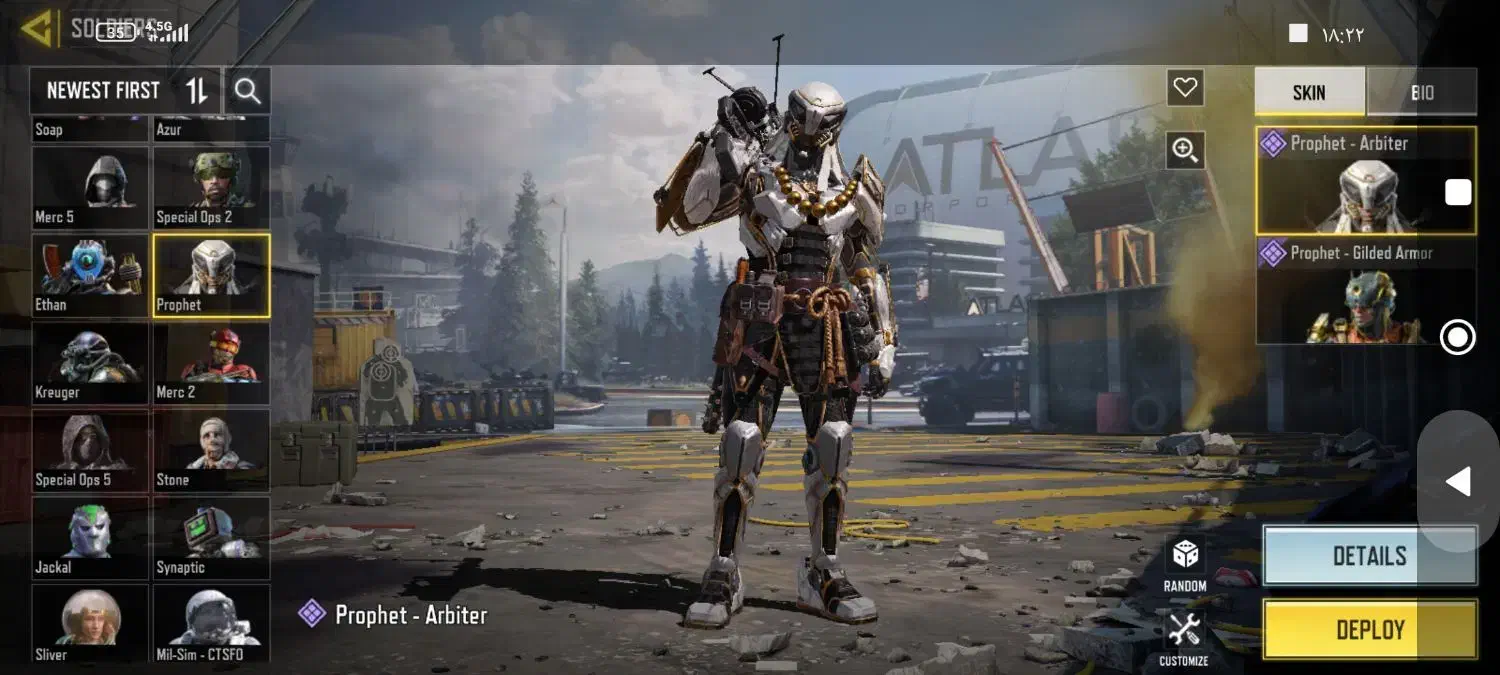The image size is (1500, 675).
Task: Go back with the yellow arrow button
Action: coord(38,29)
